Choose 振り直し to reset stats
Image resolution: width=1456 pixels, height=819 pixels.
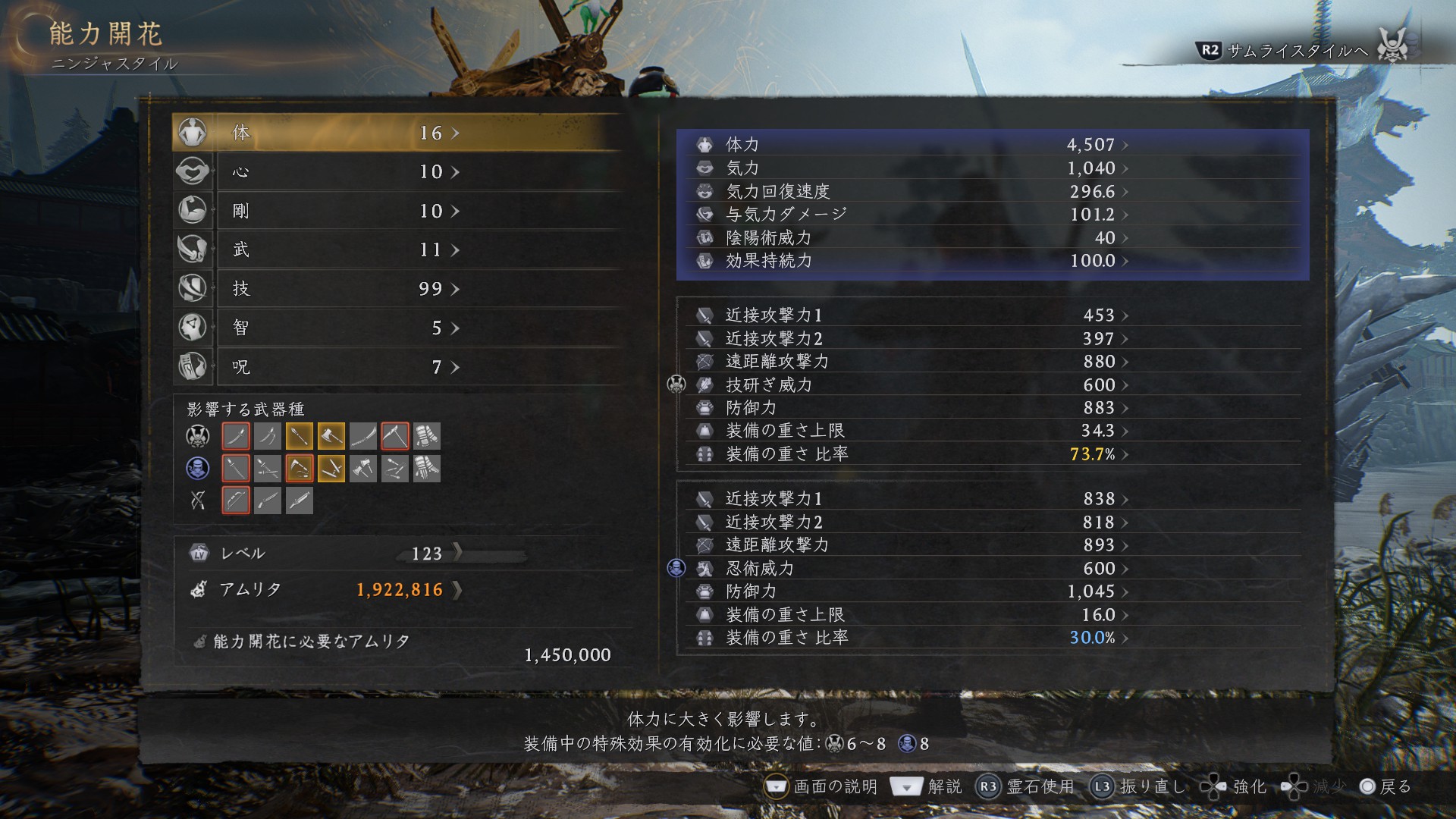click(1137, 786)
